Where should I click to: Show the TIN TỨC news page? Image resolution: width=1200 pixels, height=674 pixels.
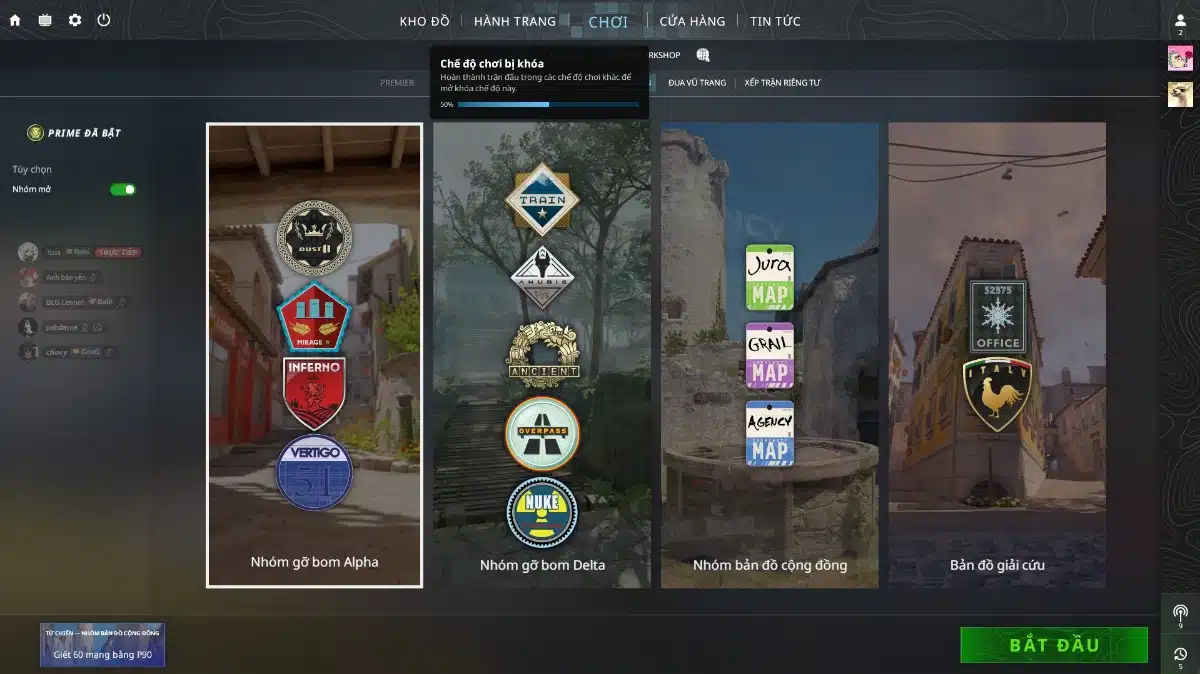click(x=775, y=21)
